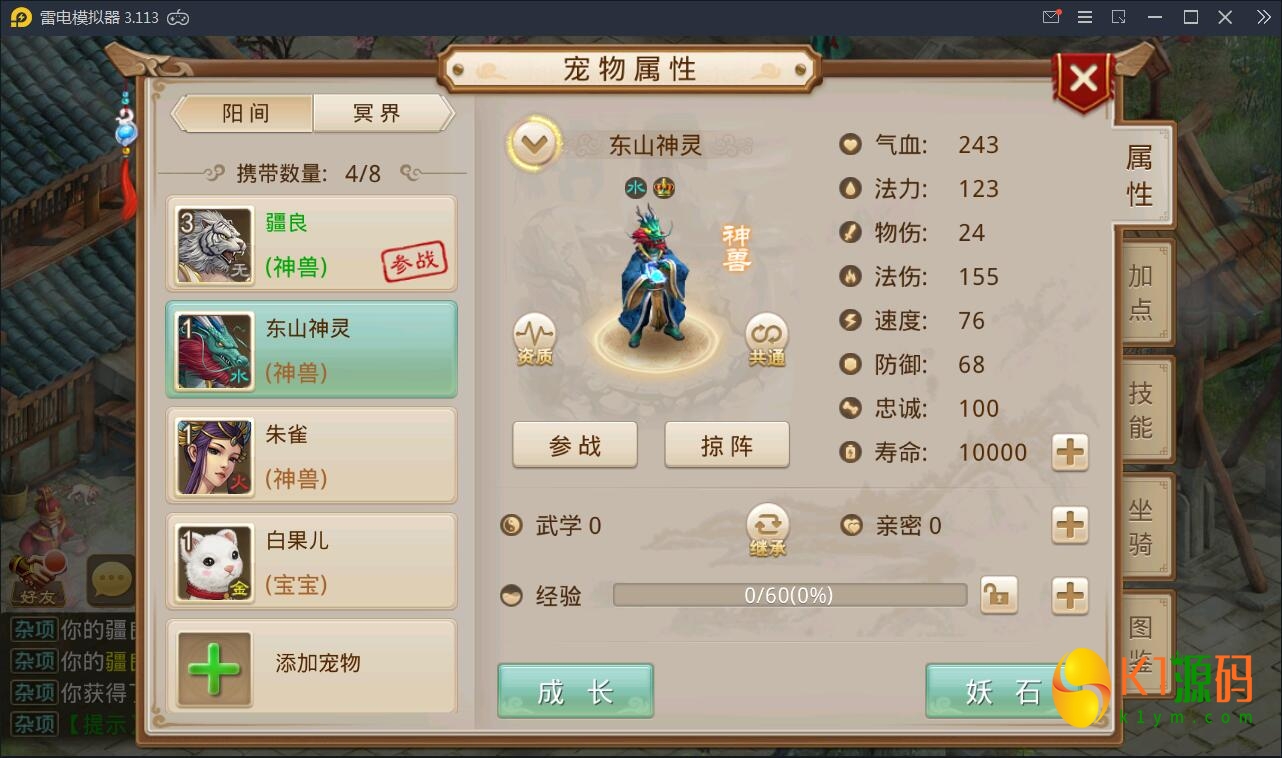
Task: Open the 共通 (shared) icon beside the pet
Action: (766, 338)
